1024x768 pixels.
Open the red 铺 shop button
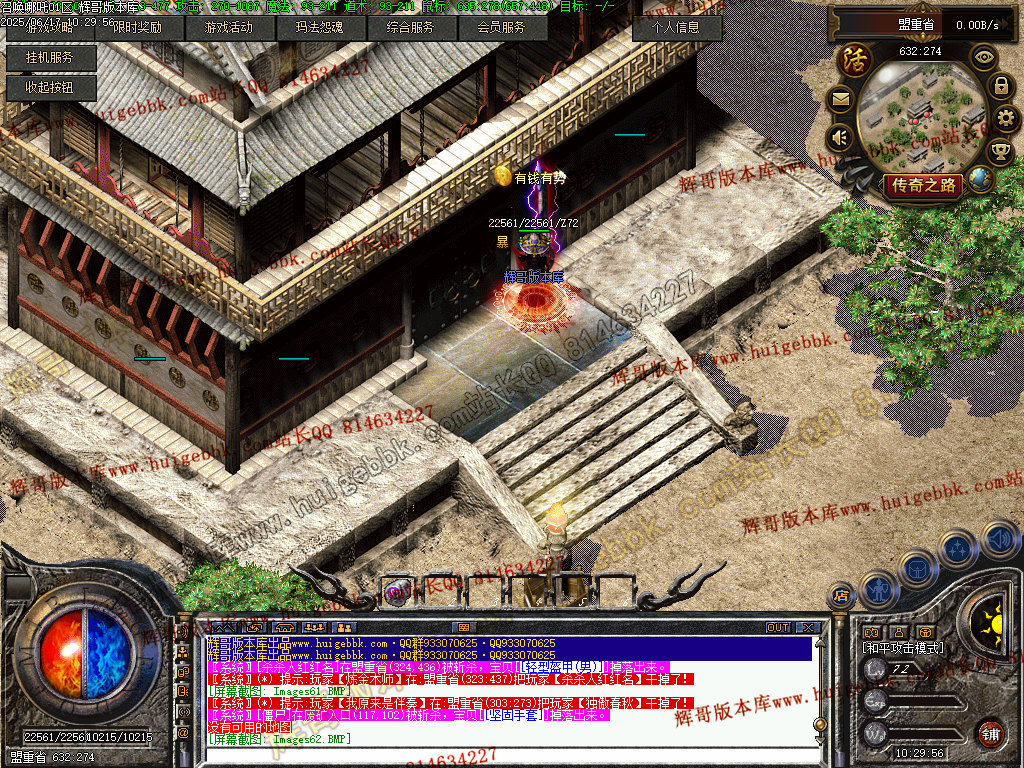click(x=991, y=732)
